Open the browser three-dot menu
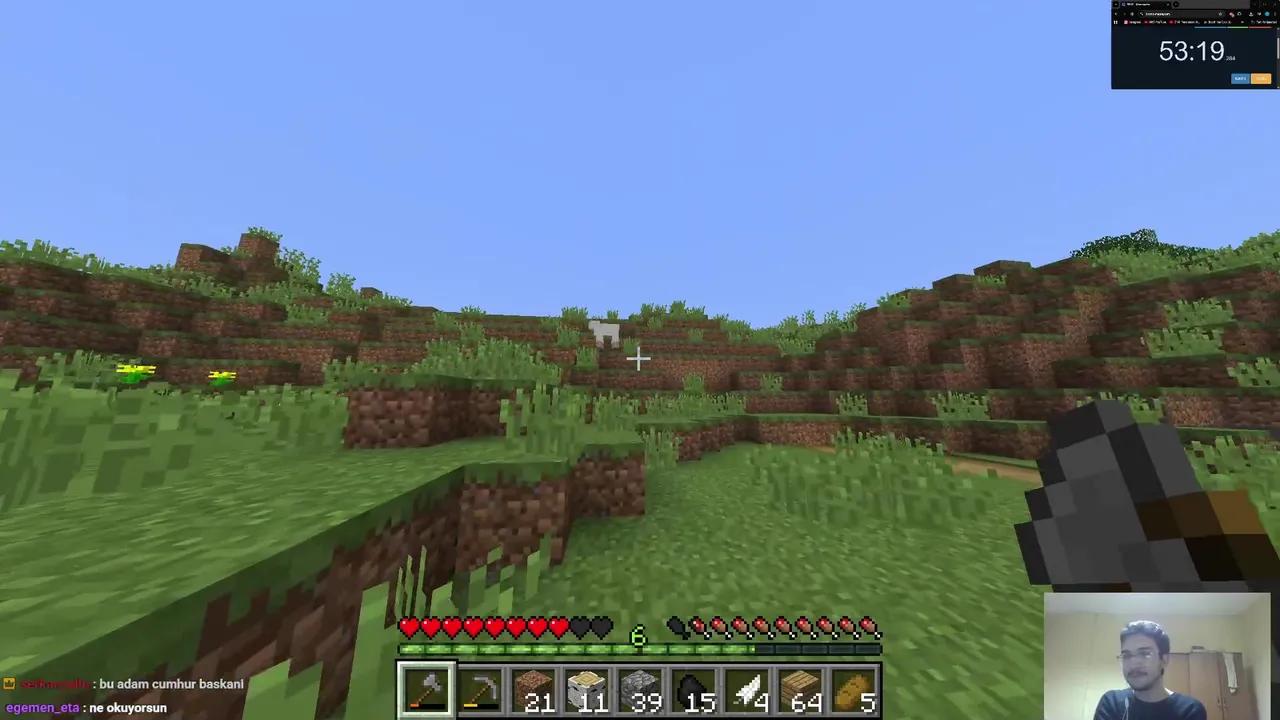Image resolution: width=1280 pixels, height=720 pixels. [1277, 13]
